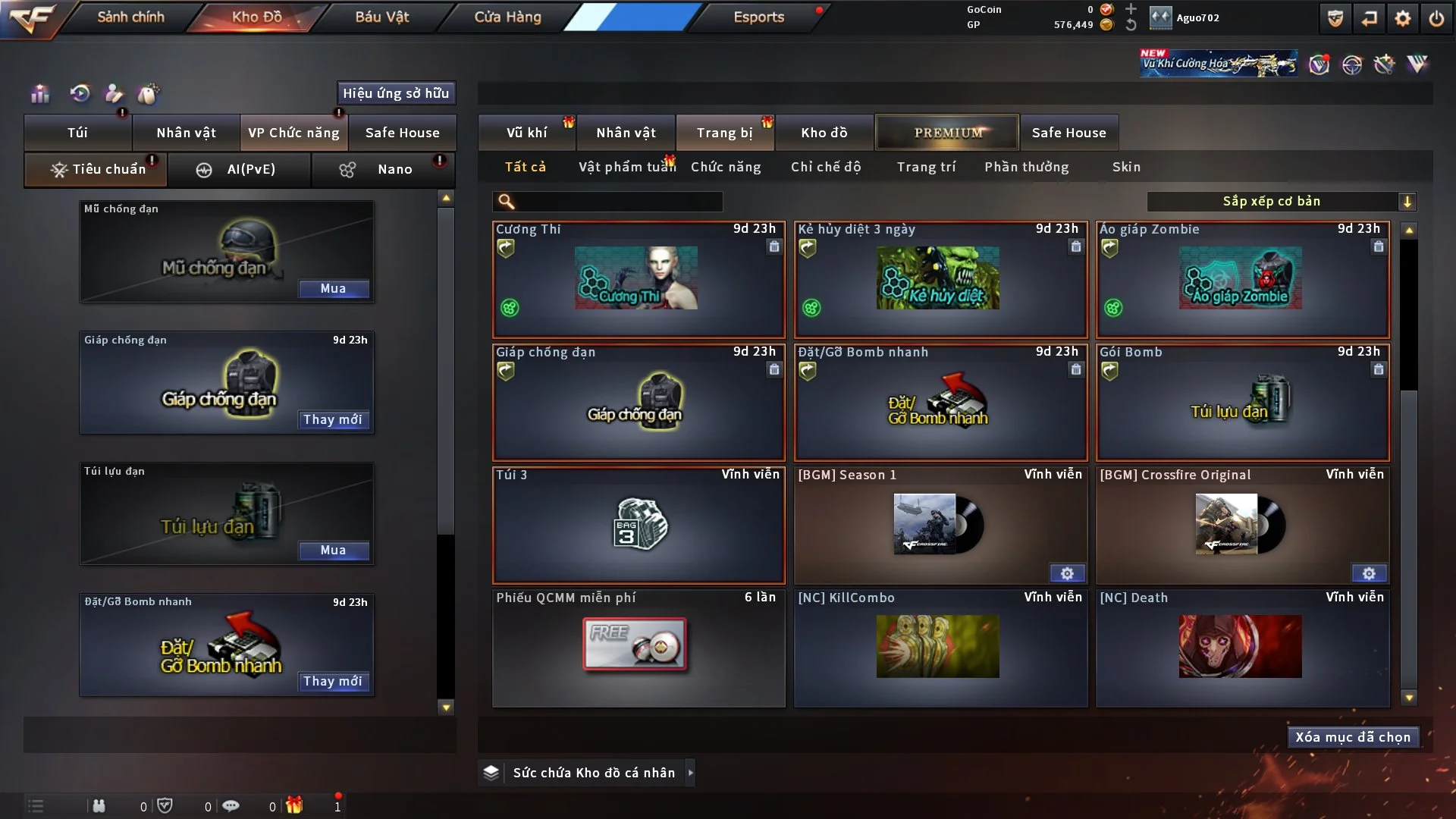
Task: Click the inventory search field
Action: pos(618,201)
